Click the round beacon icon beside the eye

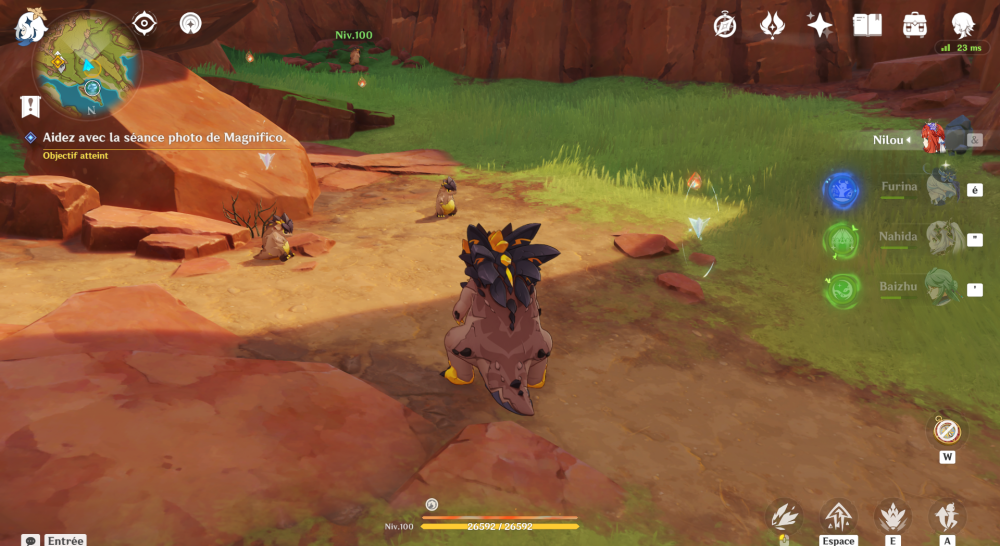[x=191, y=23]
